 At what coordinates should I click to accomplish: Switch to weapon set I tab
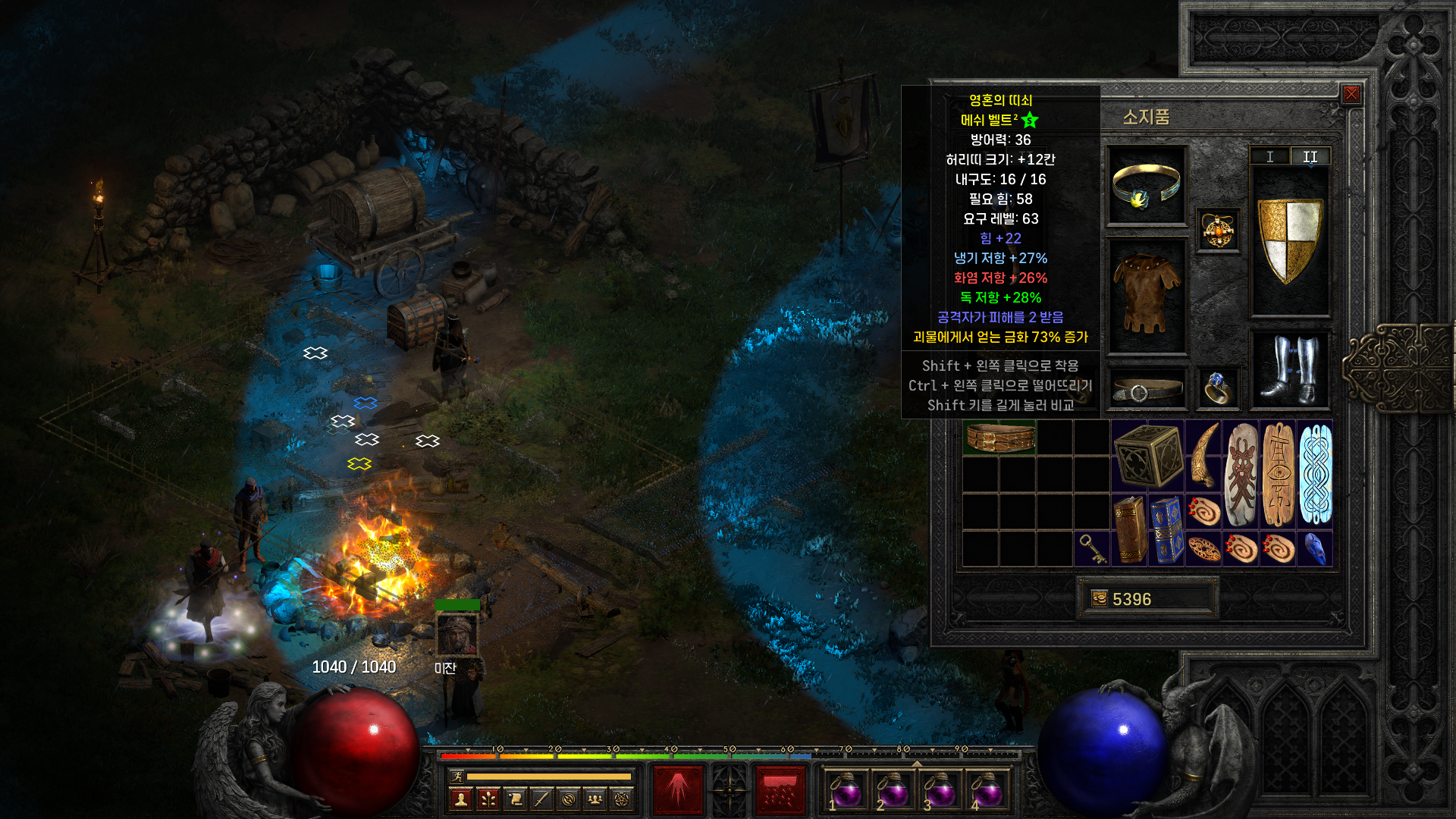[x=1269, y=156]
